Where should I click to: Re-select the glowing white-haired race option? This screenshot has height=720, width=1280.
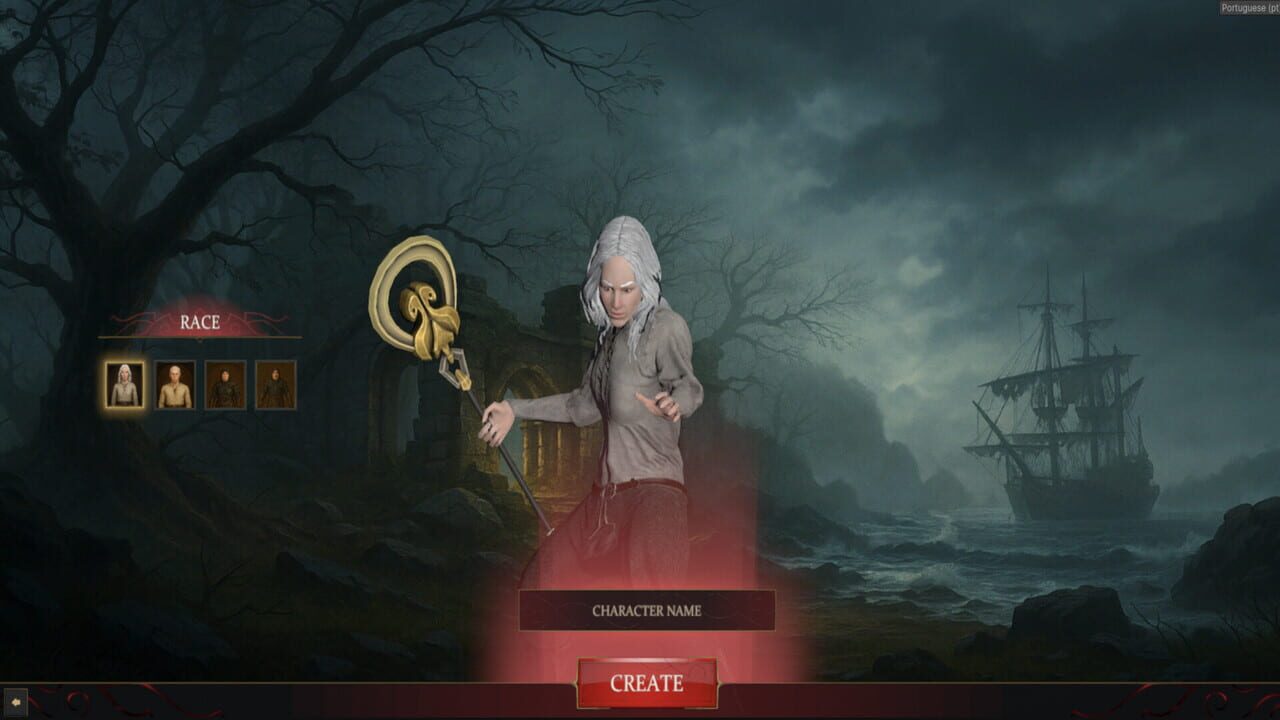tap(124, 386)
